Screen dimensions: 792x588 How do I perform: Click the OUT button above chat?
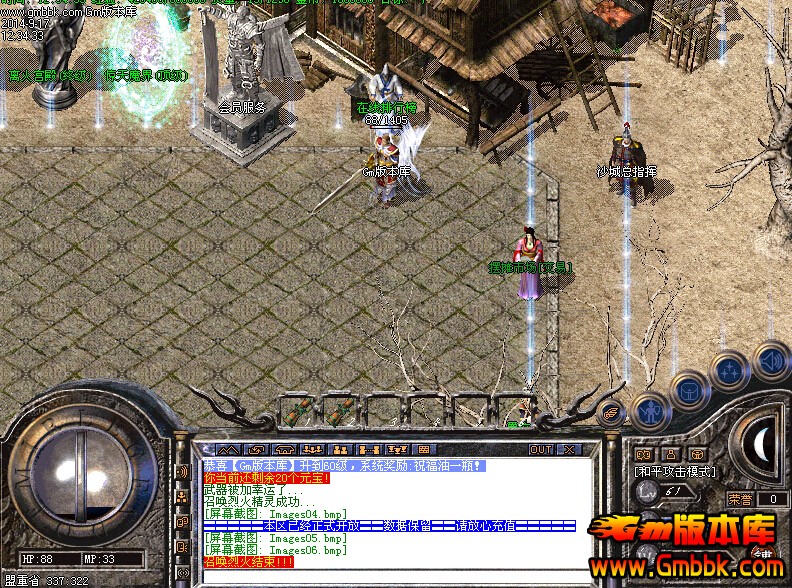(541, 449)
